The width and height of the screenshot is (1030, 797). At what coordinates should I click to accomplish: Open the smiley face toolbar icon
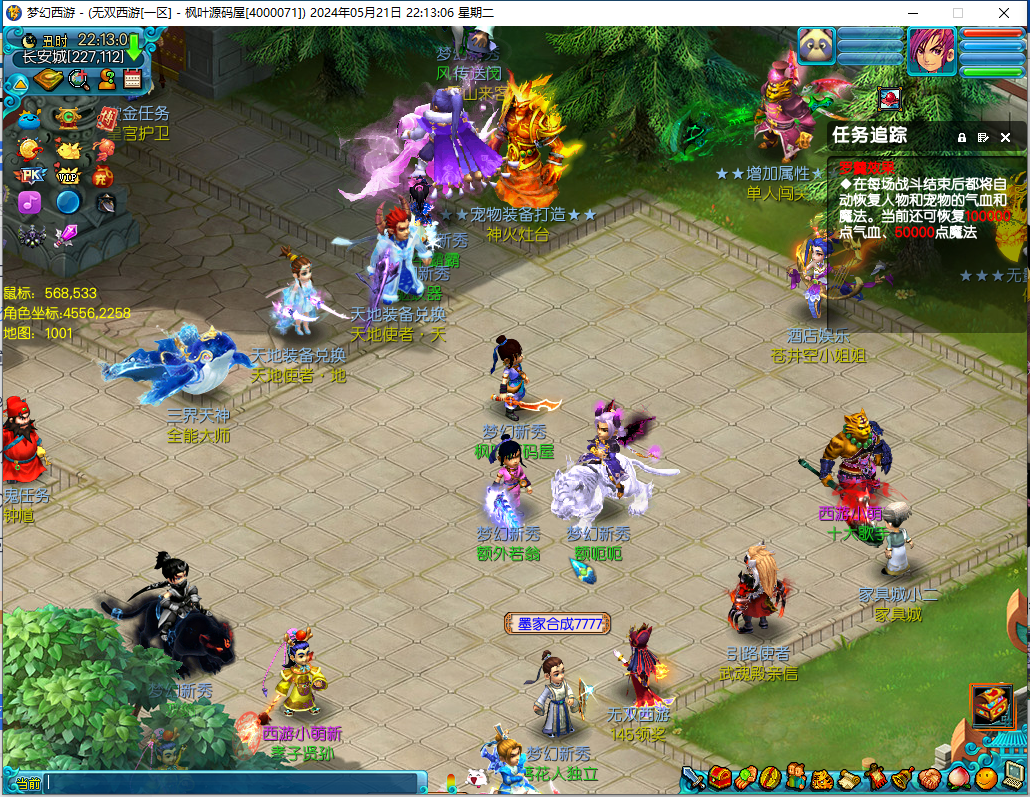(x=986, y=778)
